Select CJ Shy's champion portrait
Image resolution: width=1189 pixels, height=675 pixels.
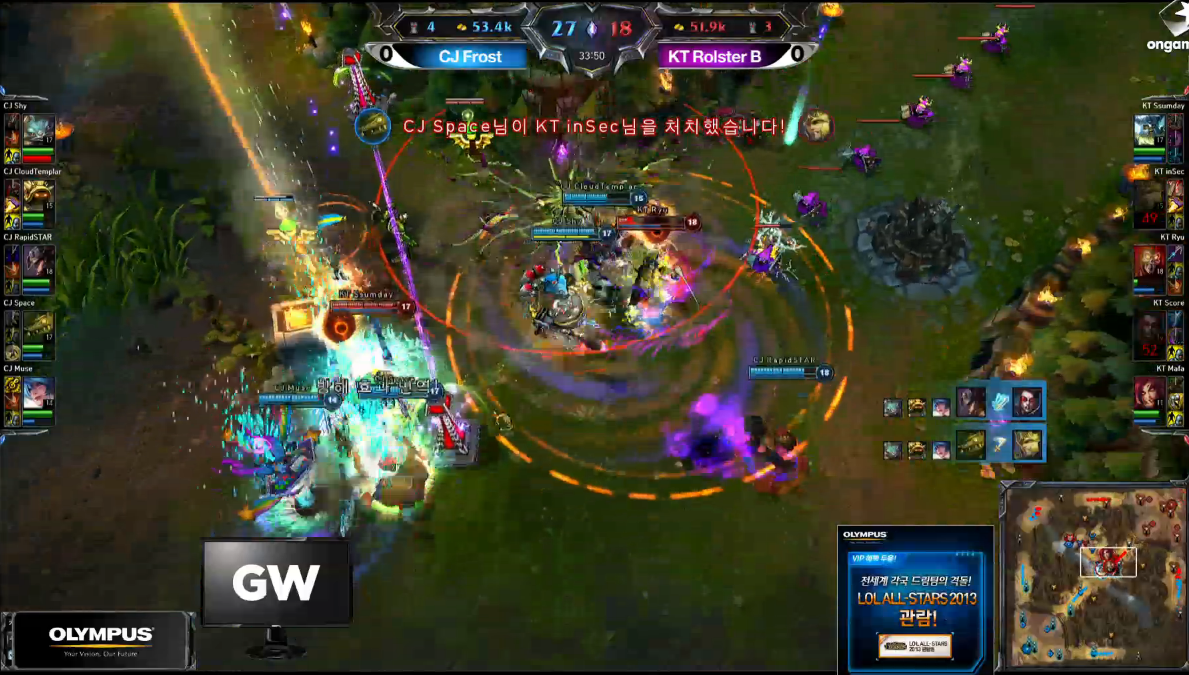(38, 130)
